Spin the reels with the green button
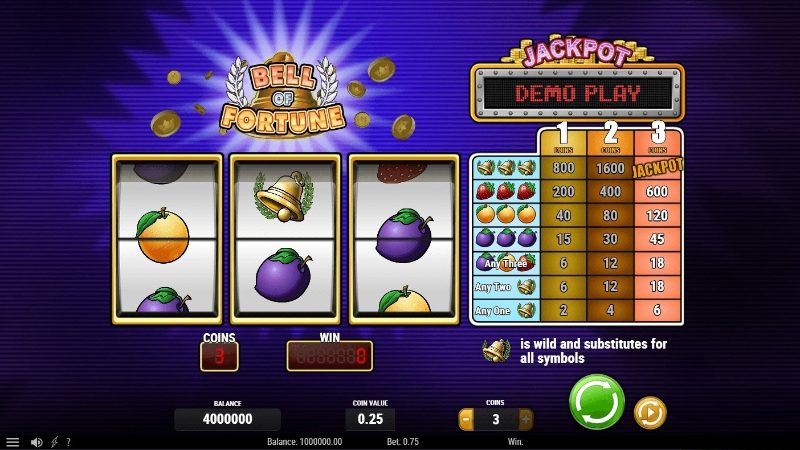Screen dimensions: 800x450 tap(596, 402)
